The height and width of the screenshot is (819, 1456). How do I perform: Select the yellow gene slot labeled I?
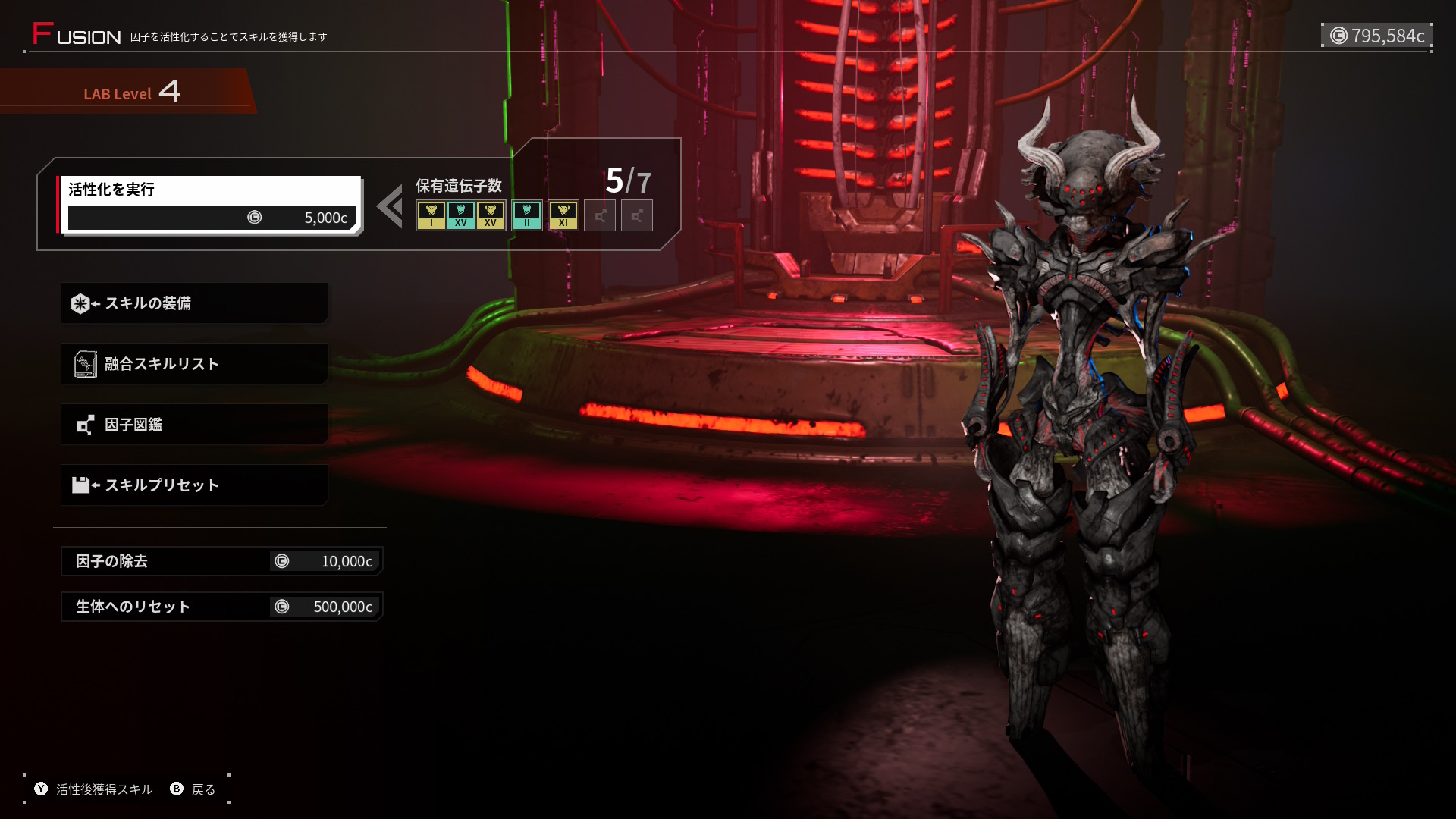(431, 215)
